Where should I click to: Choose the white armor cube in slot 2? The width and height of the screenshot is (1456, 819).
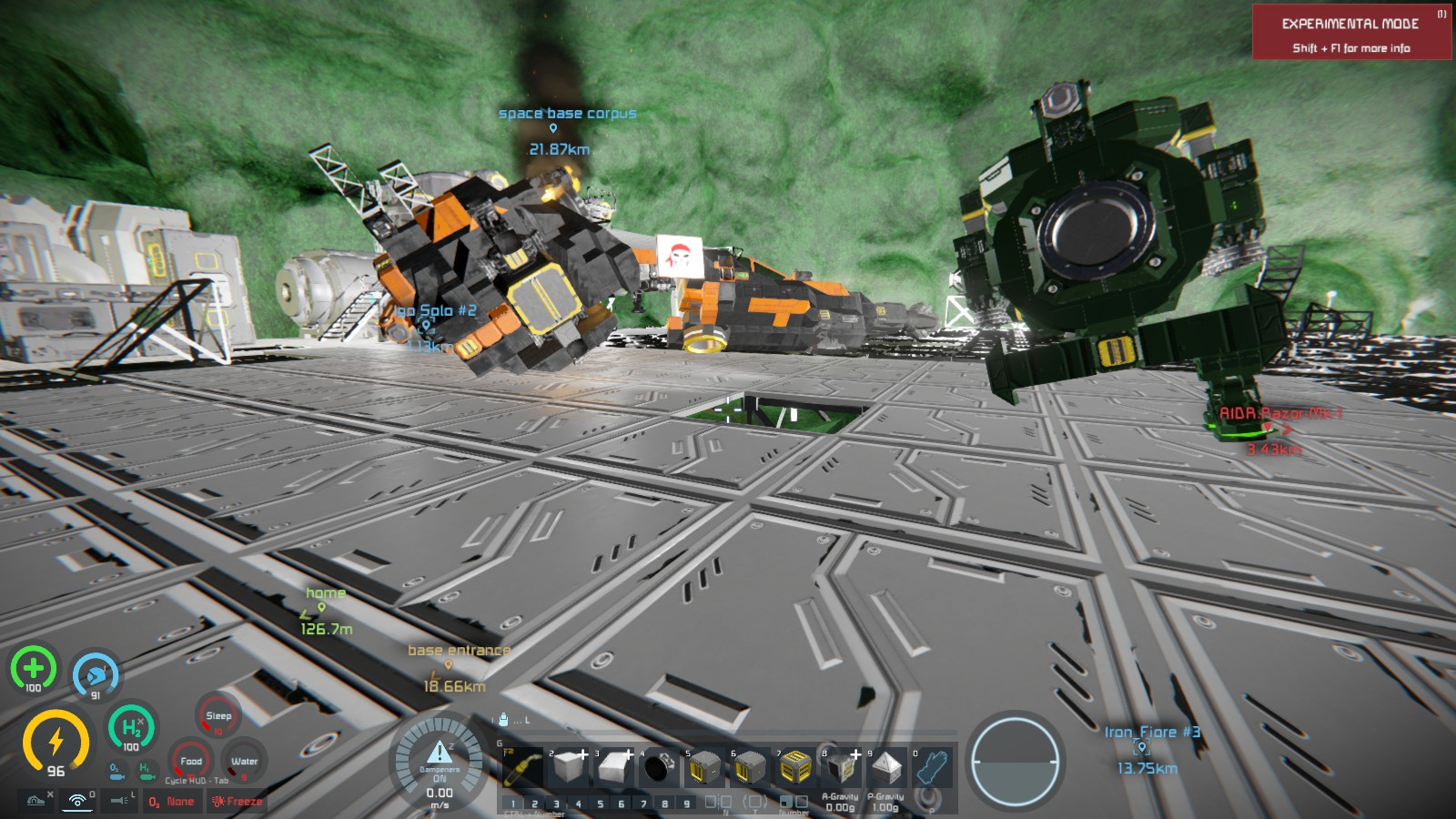pyautogui.click(x=569, y=769)
